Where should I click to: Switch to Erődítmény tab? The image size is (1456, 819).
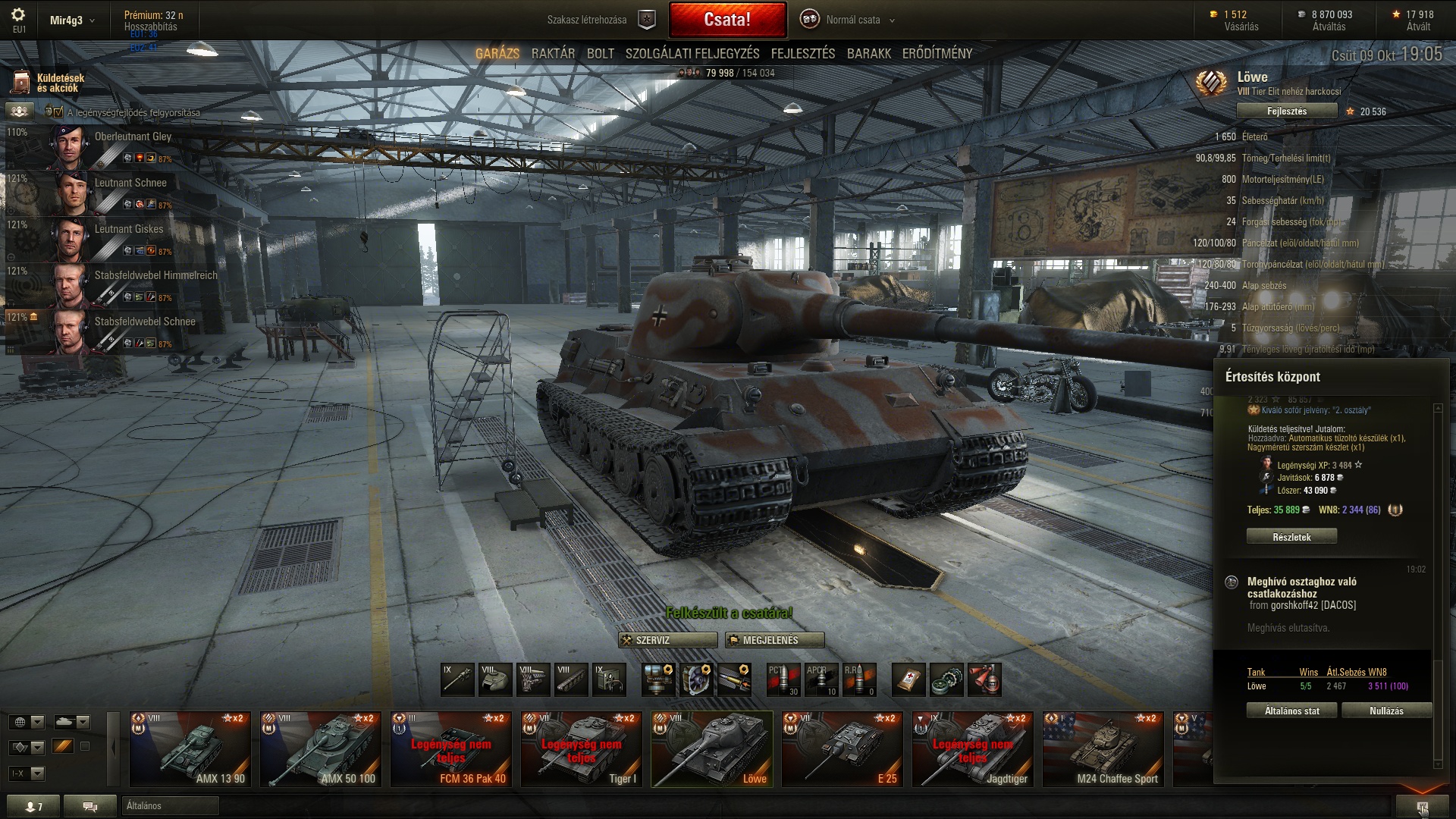[x=937, y=54]
